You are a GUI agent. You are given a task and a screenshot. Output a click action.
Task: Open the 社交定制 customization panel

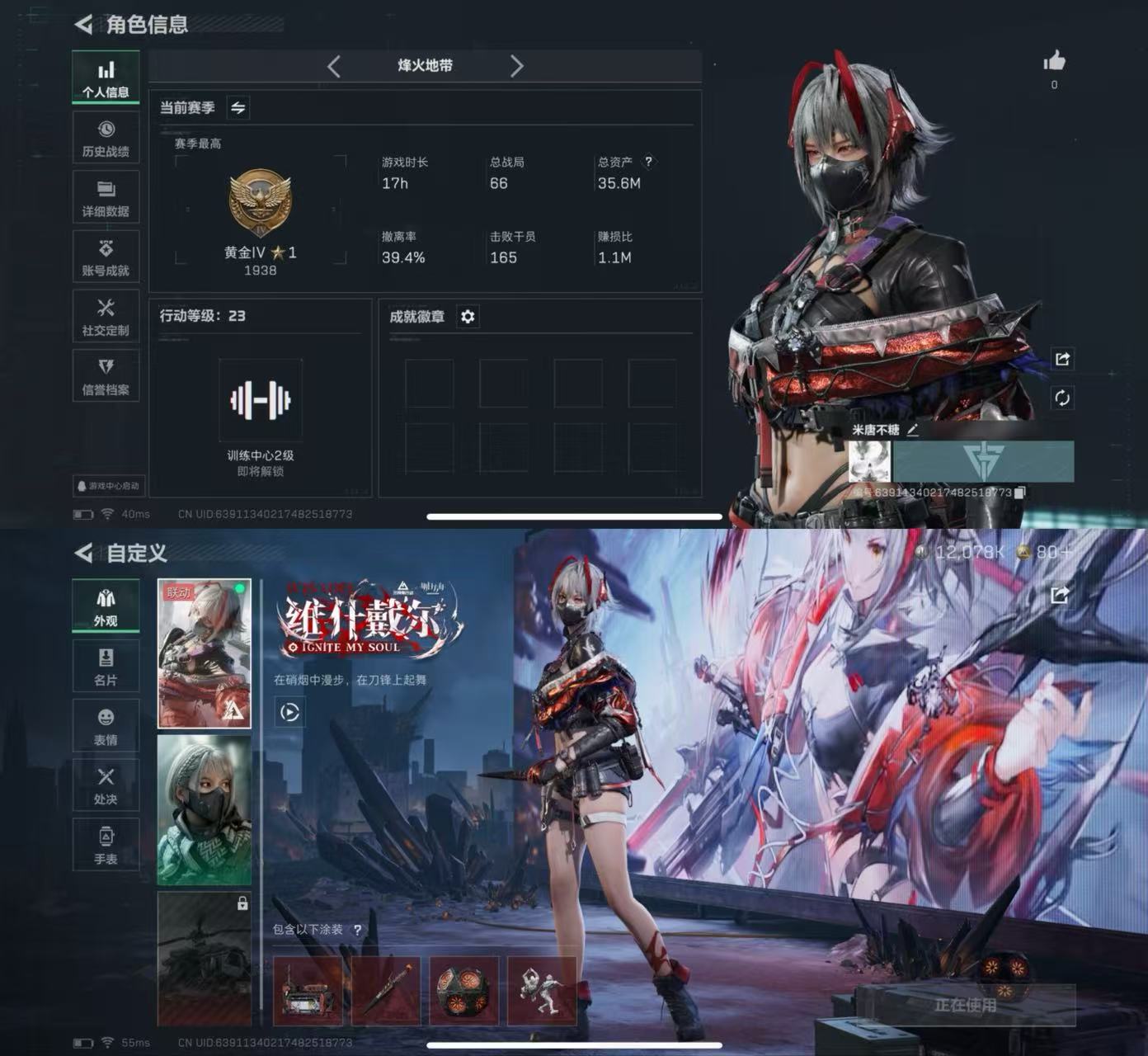106,316
